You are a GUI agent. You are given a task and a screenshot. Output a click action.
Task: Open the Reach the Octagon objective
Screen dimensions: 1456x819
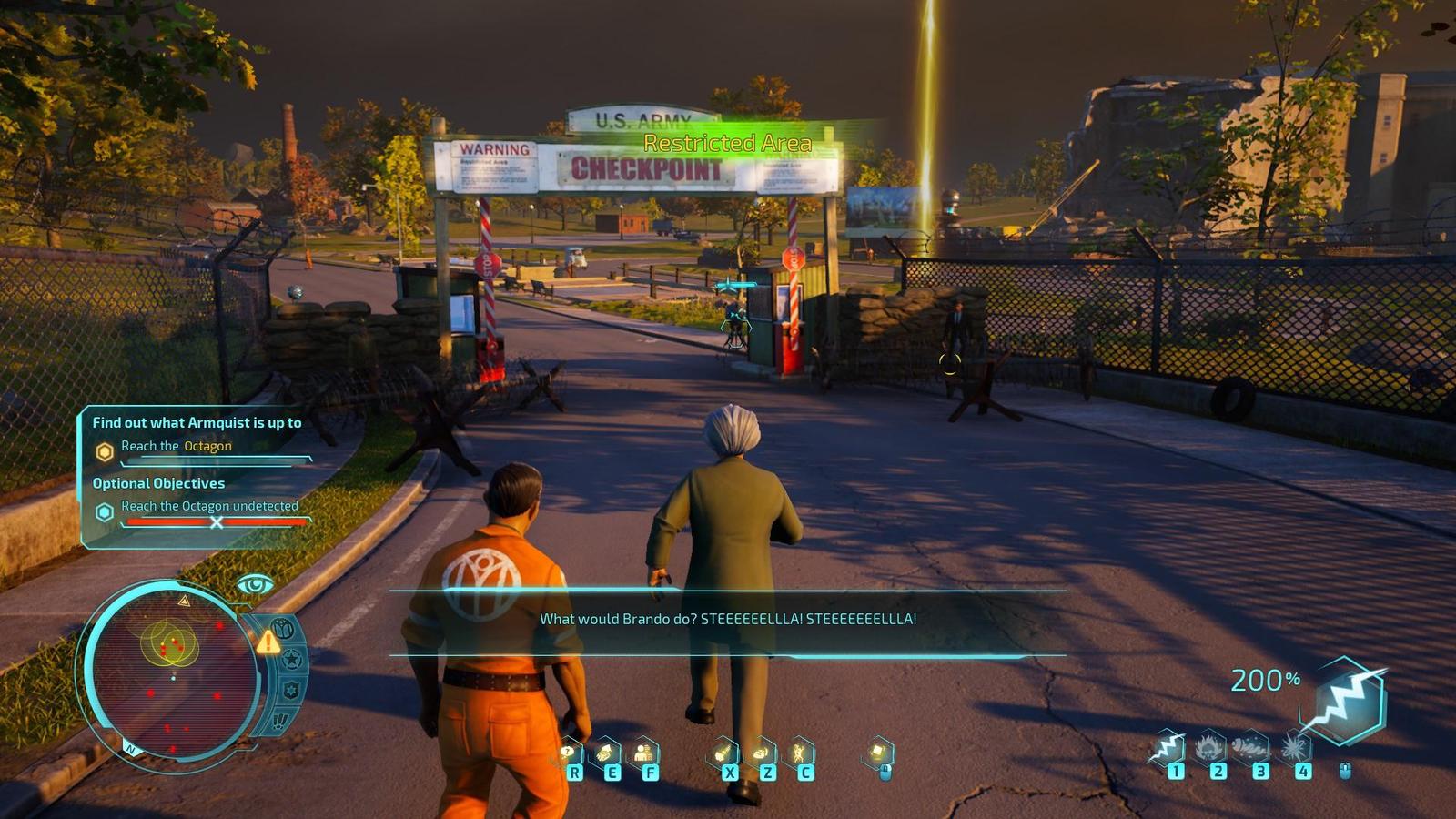pyautogui.click(x=176, y=446)
